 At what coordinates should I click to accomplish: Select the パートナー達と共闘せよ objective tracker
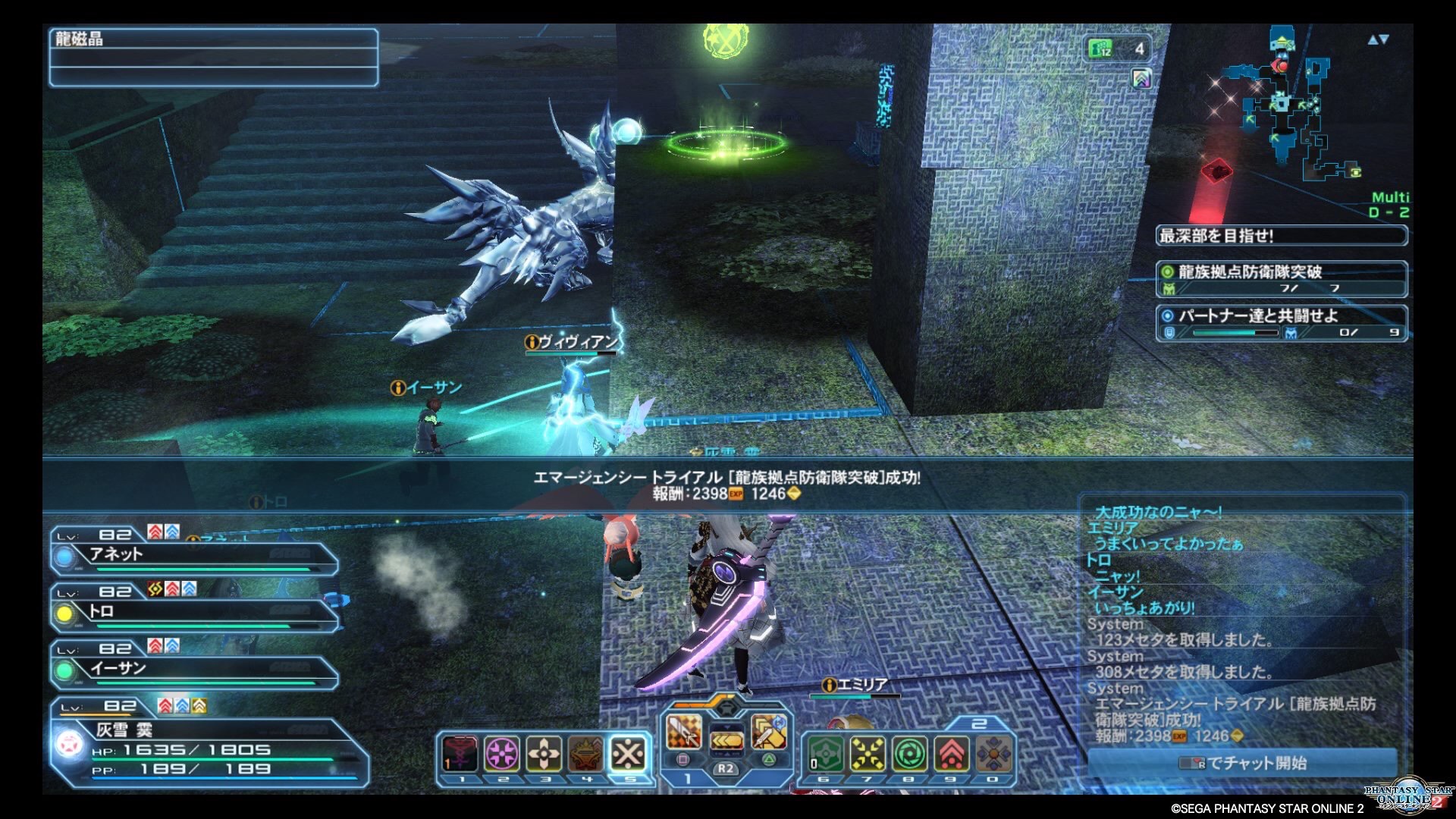coord(1282,322)
